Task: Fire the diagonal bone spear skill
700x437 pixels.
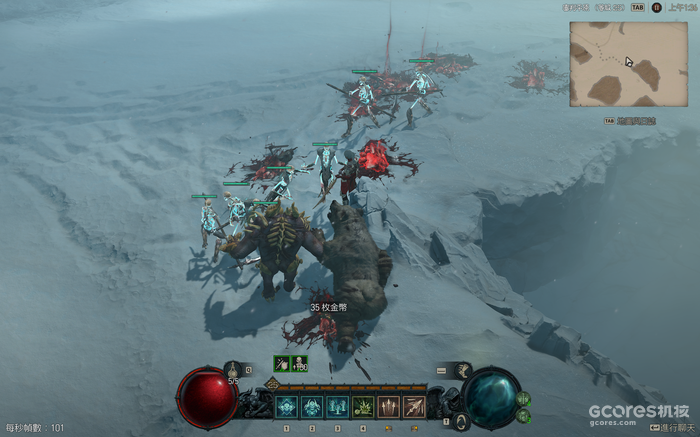Action: point(413,407)
